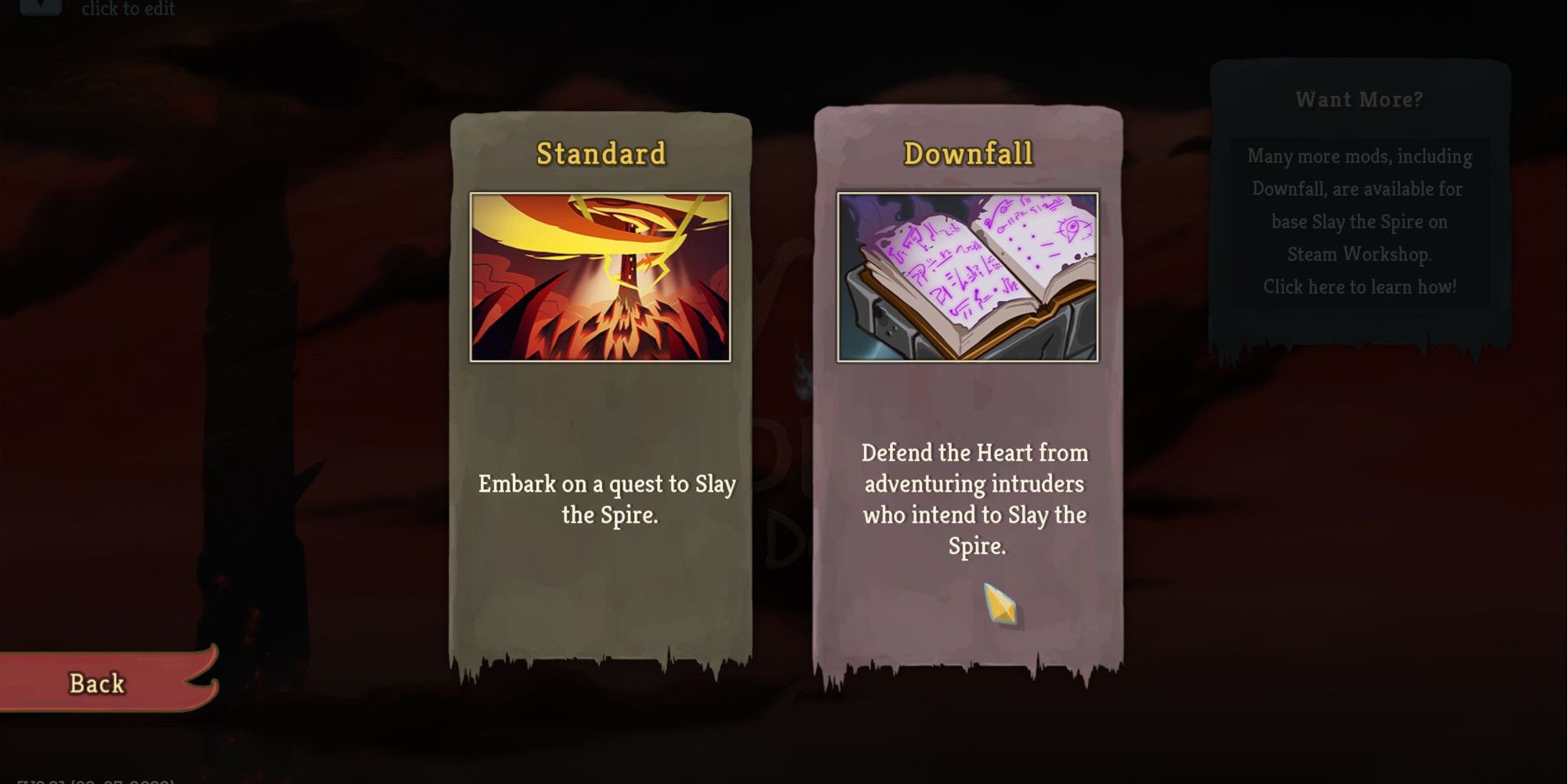Click the Standard title heading
Image resolution: width=1568 pixels, height=784 pixels.
[x=599, y=154]
